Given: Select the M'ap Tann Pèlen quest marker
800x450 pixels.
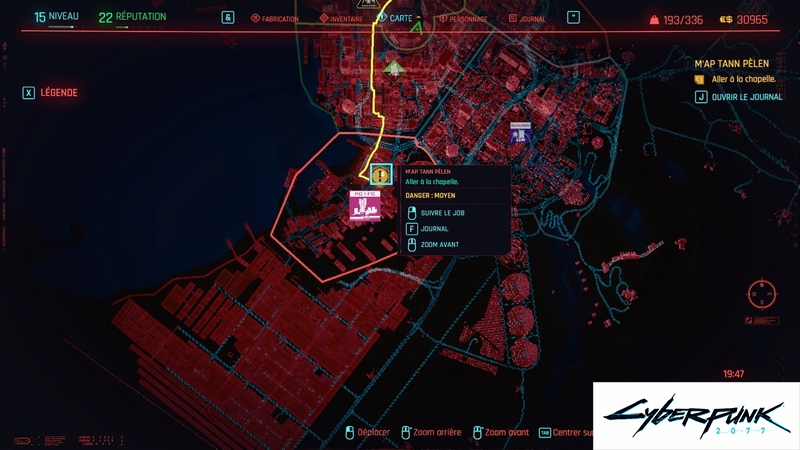Looking at the screenshot, I should point(380,175).
